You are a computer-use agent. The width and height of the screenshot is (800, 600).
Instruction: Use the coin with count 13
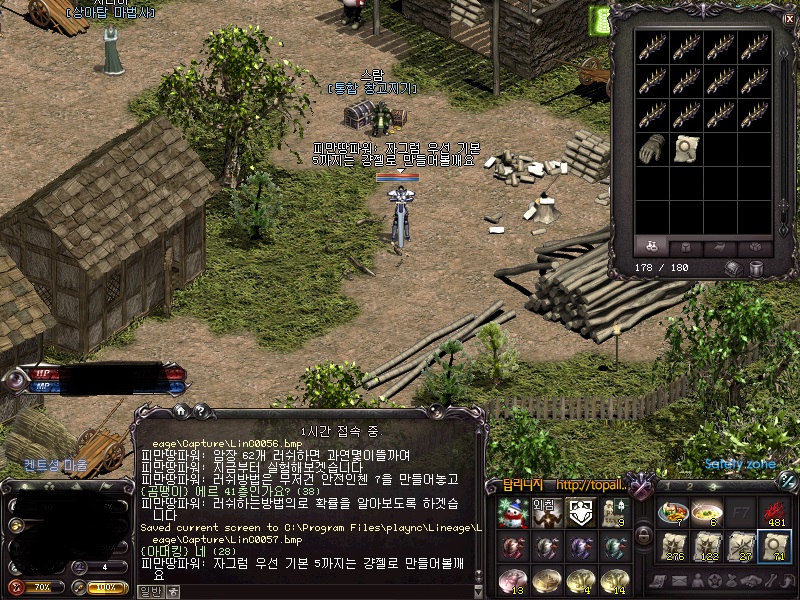tap(512, 580)
